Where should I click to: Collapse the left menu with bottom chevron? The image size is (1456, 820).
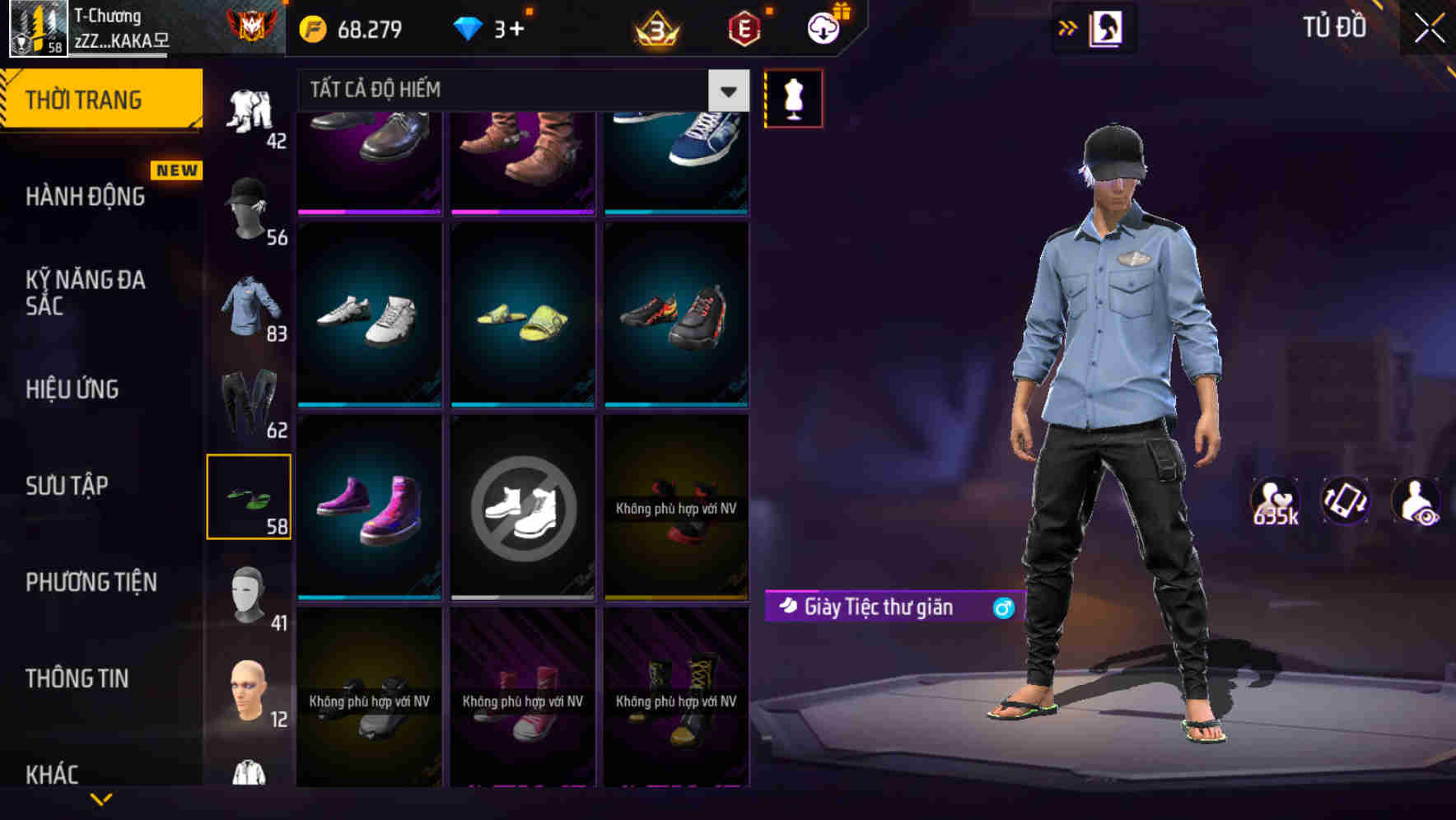[101, 797]
